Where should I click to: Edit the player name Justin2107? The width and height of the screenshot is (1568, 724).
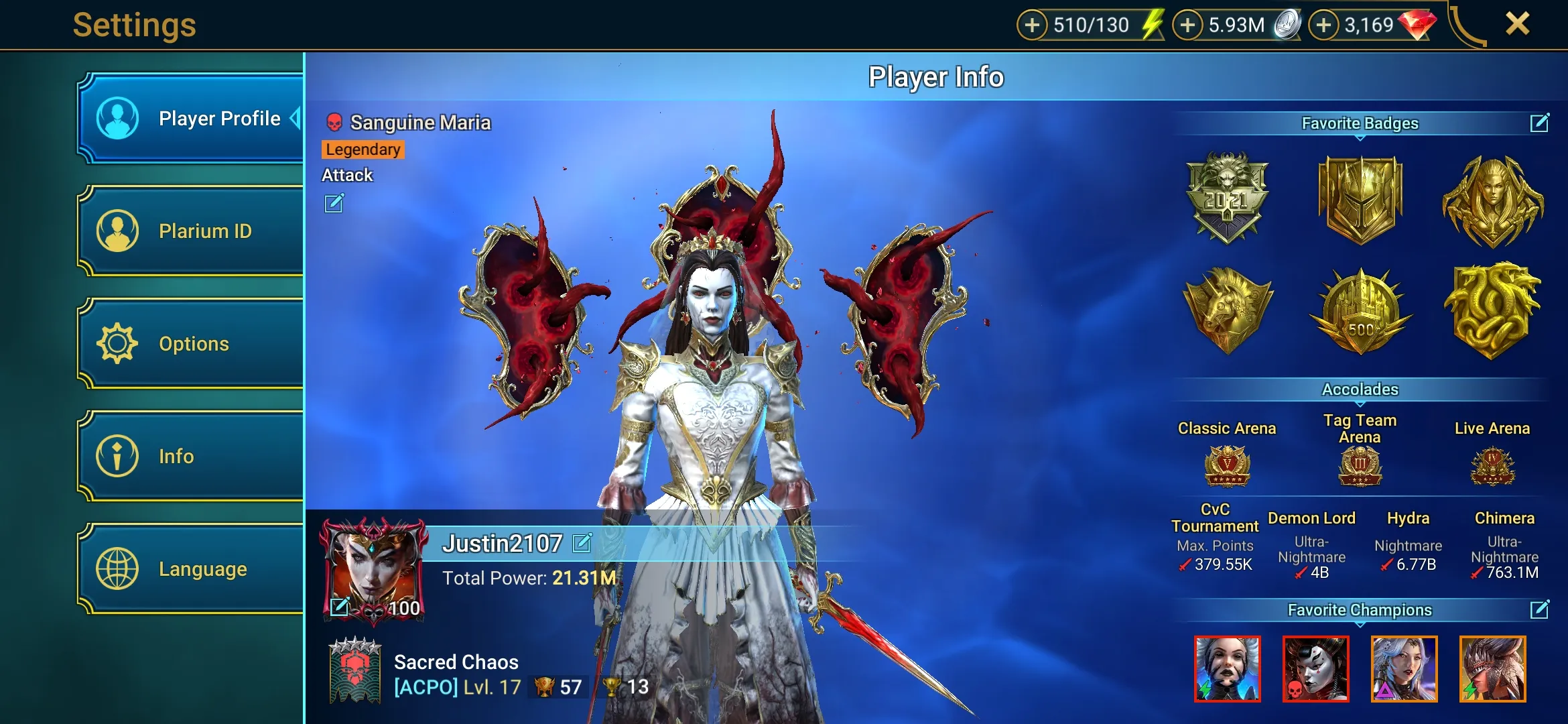[582, 543]
